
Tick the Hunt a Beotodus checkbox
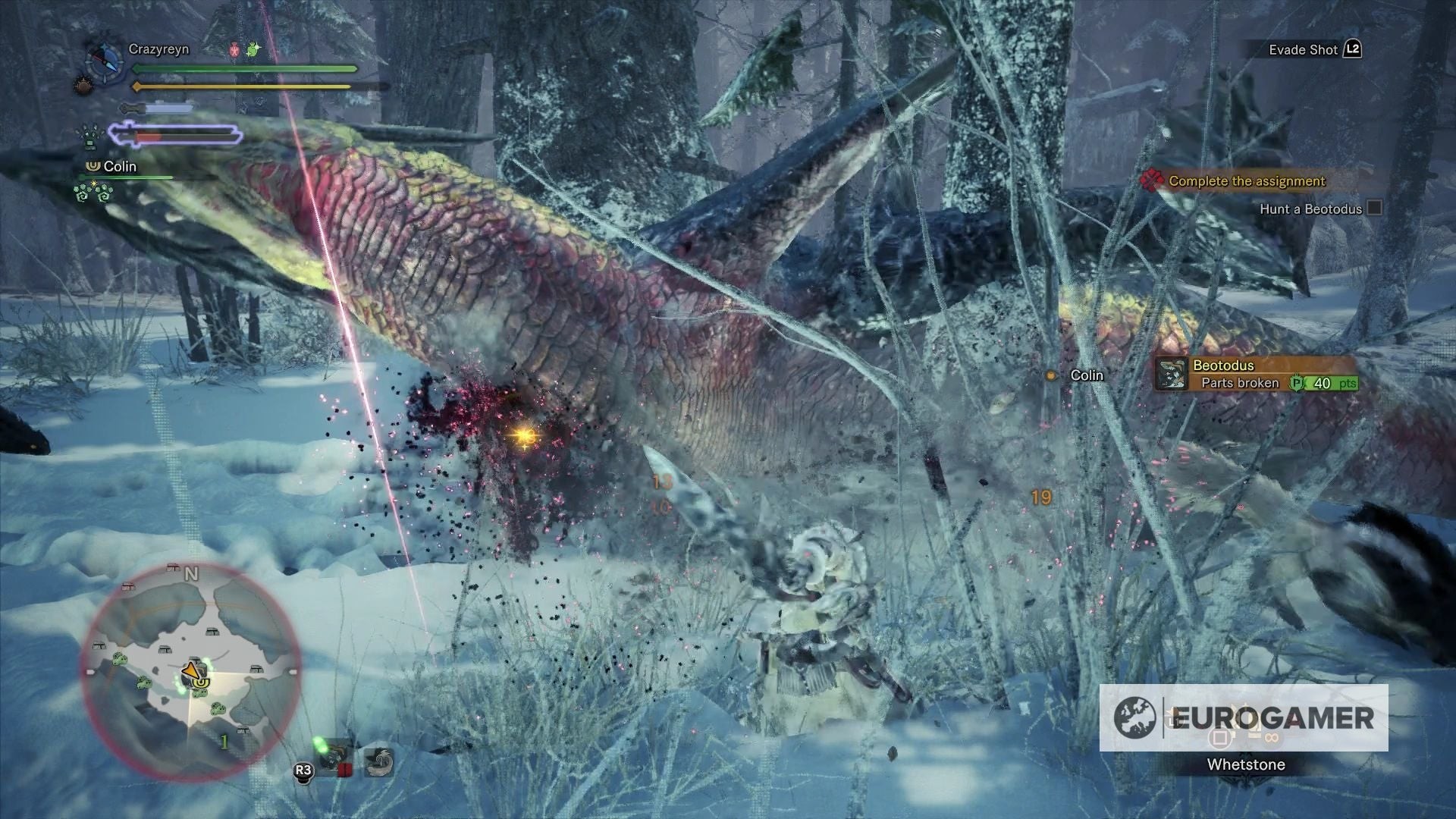click(1374, 209)
